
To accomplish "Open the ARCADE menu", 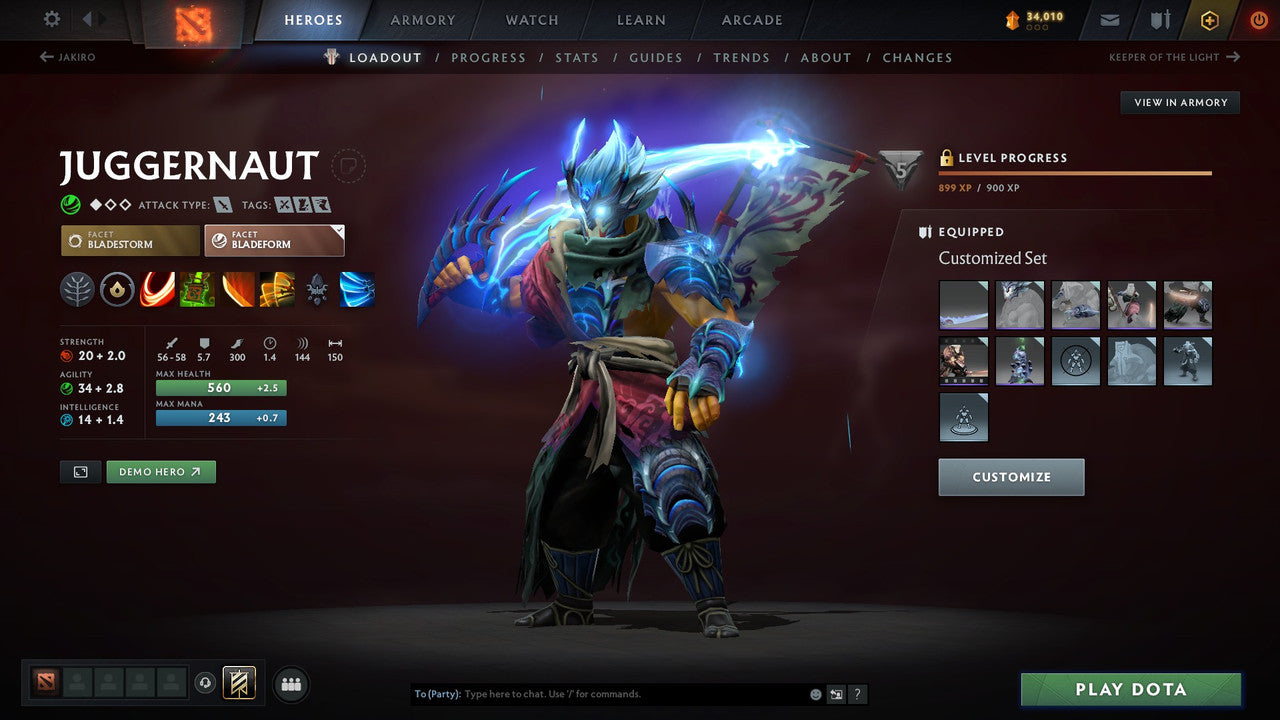I will coord(751,19).
